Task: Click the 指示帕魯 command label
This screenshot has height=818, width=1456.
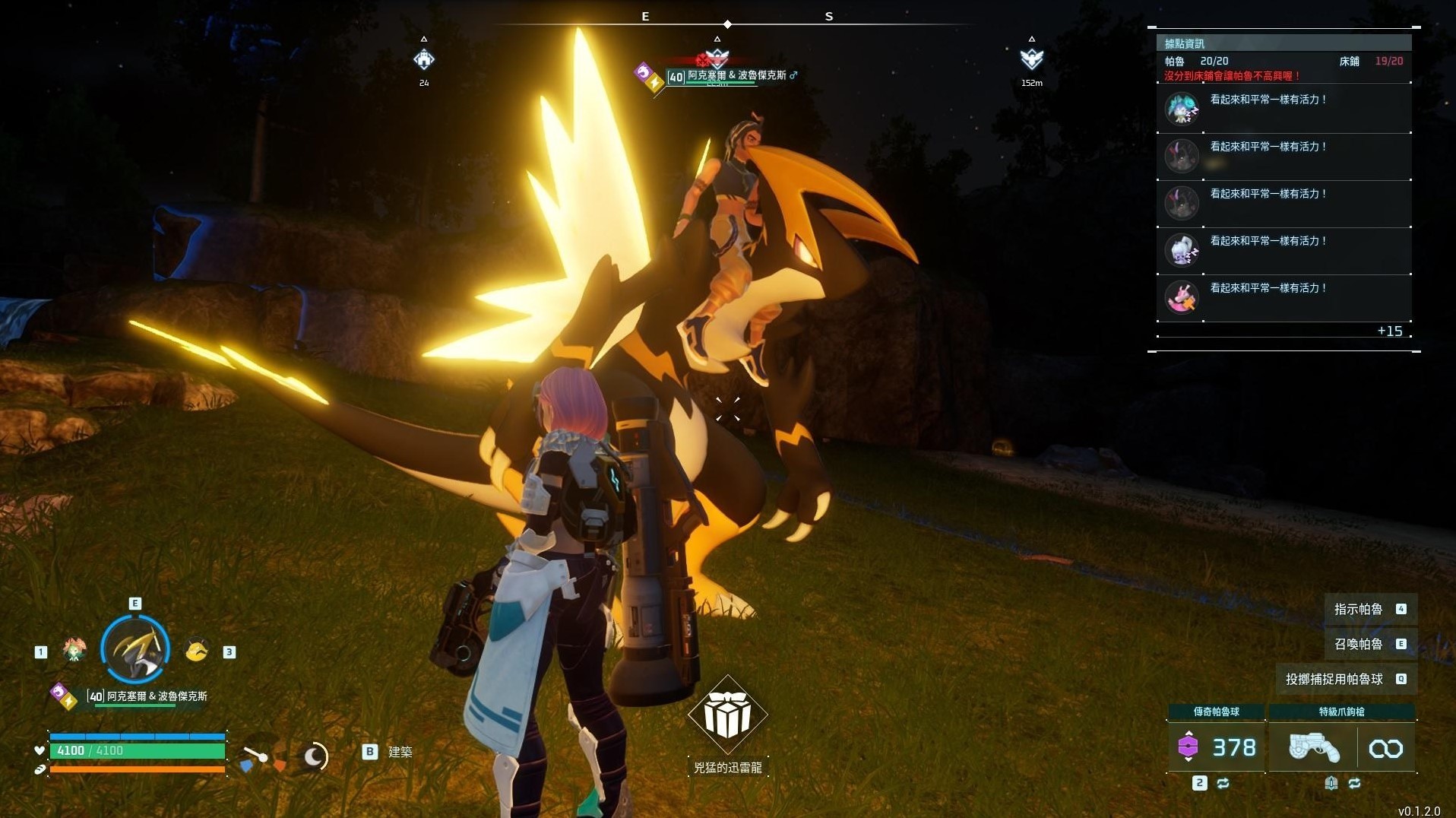Action: (x=1358, y=609)
